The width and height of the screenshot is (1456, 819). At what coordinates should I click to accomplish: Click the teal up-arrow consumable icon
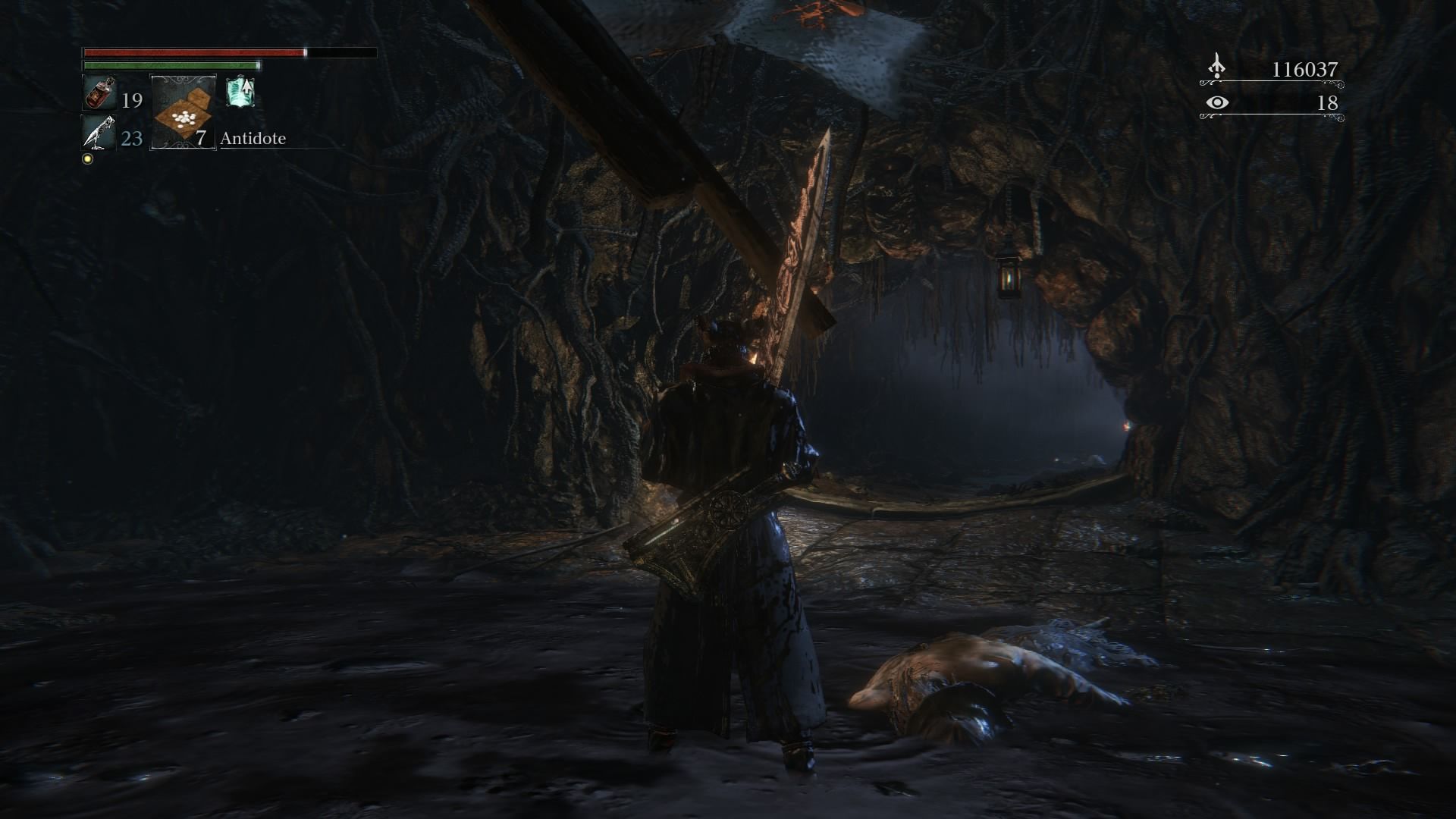[x=240, y=93]
